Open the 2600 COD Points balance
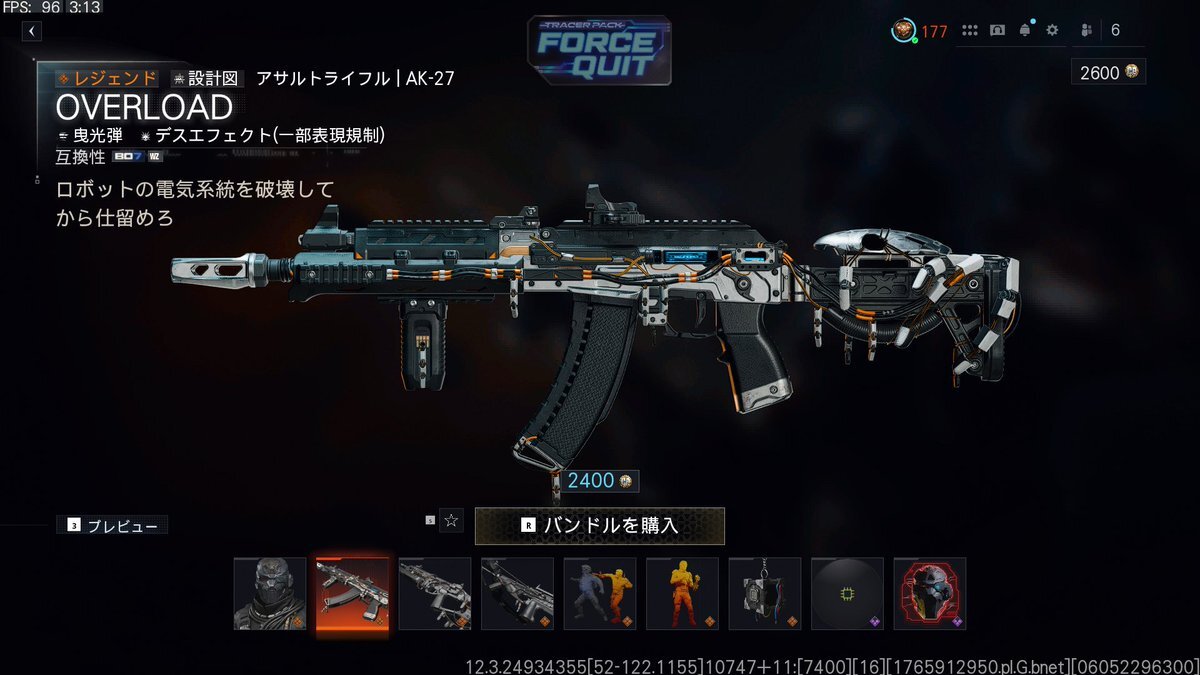Viewport: 1200px width, 675px height. pyautogui.click(x=1108, y=72)
